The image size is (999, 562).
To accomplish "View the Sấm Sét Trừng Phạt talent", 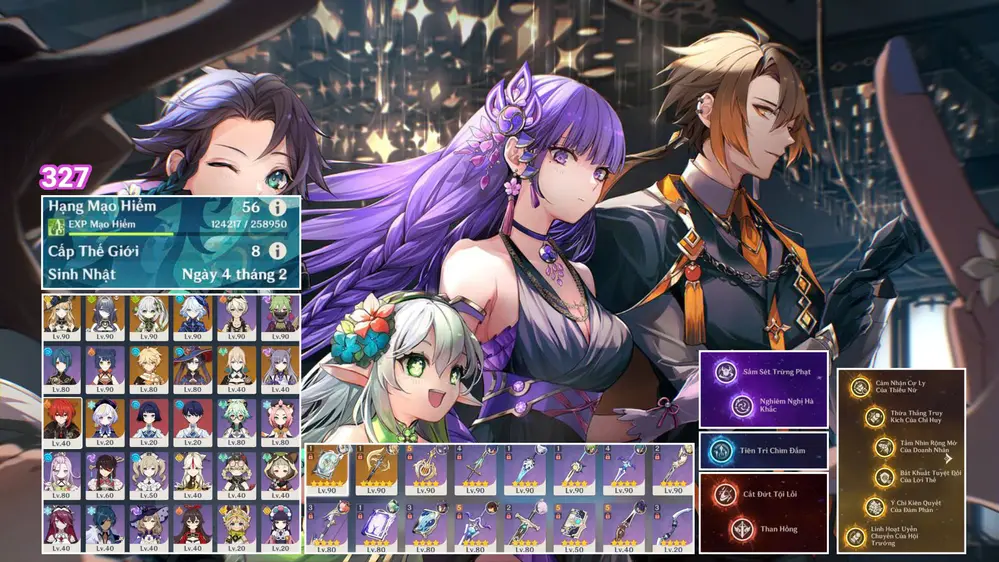I will [x=722, y=372].
